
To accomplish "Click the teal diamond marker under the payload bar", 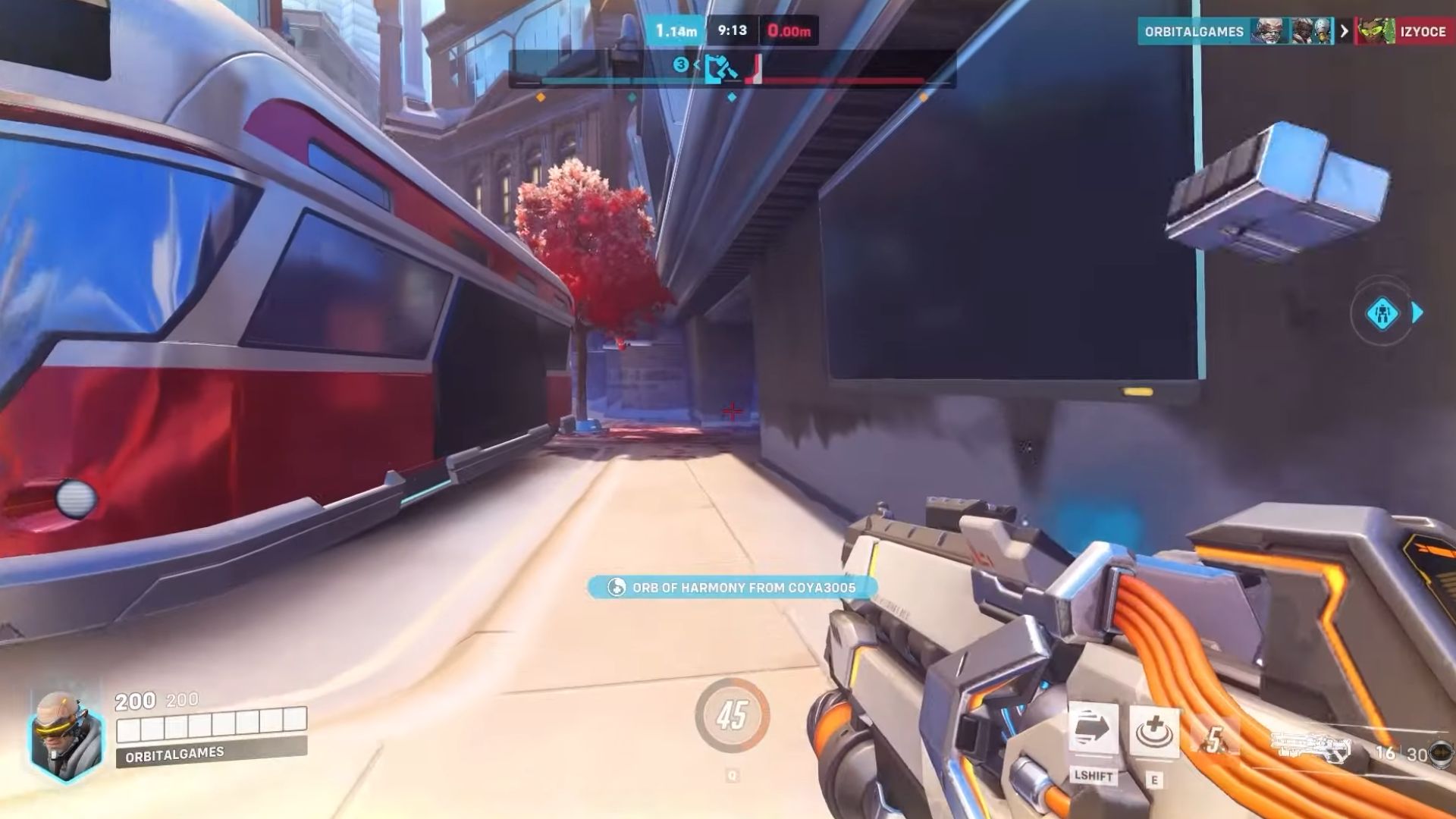I will (x=731, y=96).
